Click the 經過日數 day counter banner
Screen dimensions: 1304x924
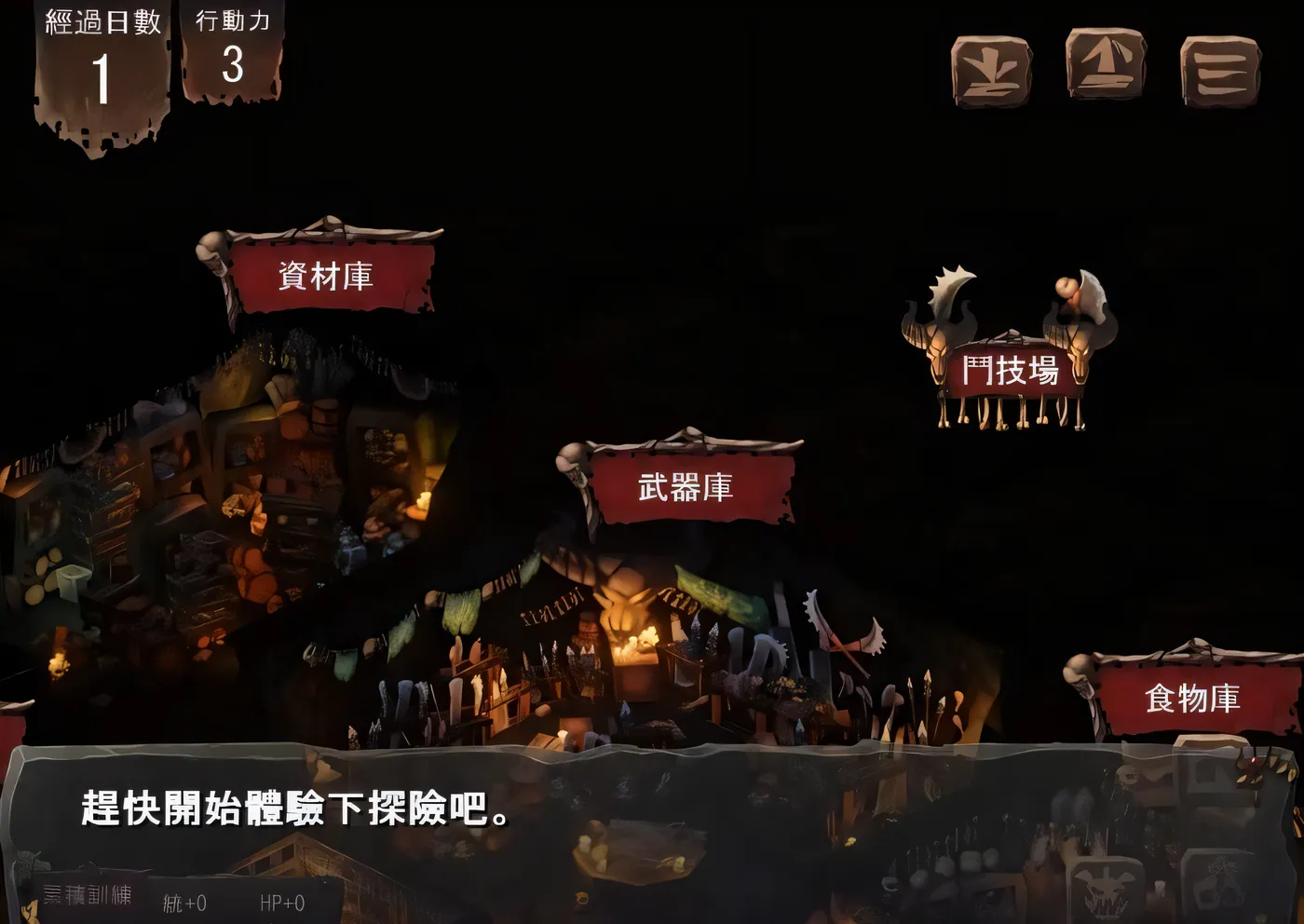[x=101, y=56]
